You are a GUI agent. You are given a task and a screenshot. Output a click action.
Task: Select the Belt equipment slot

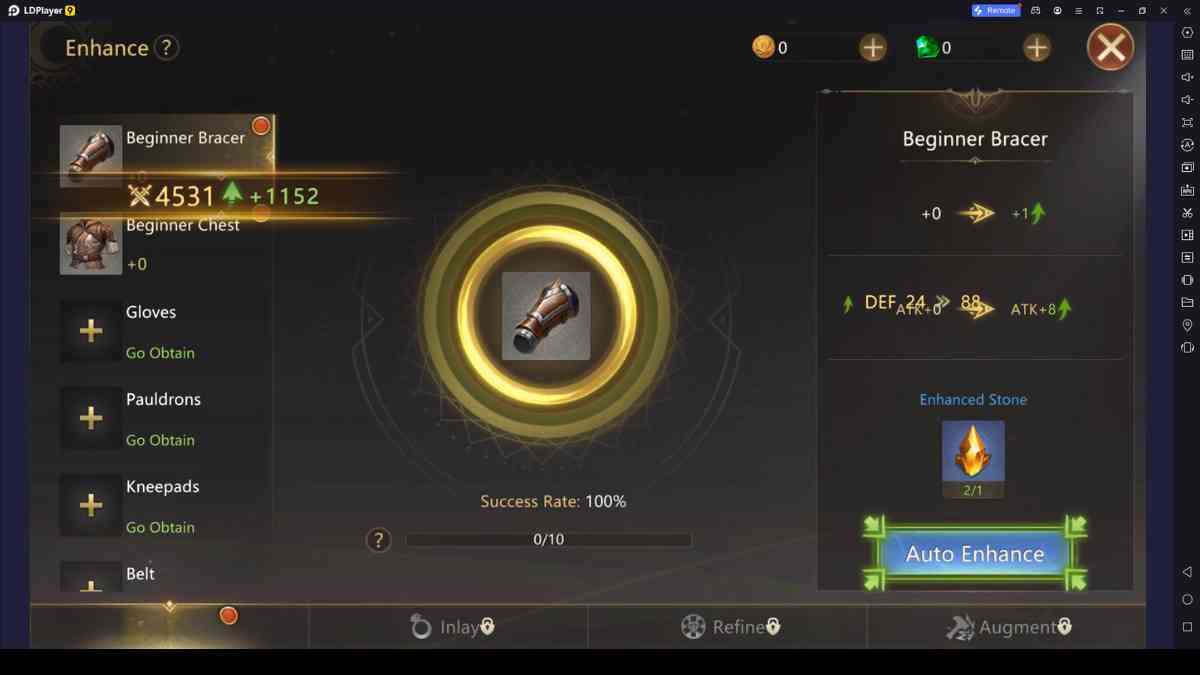[140, 575]
